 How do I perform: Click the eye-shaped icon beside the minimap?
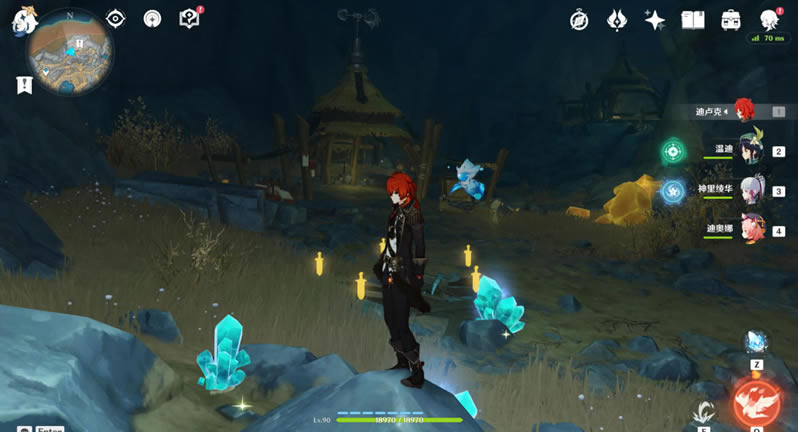(116, 19)
